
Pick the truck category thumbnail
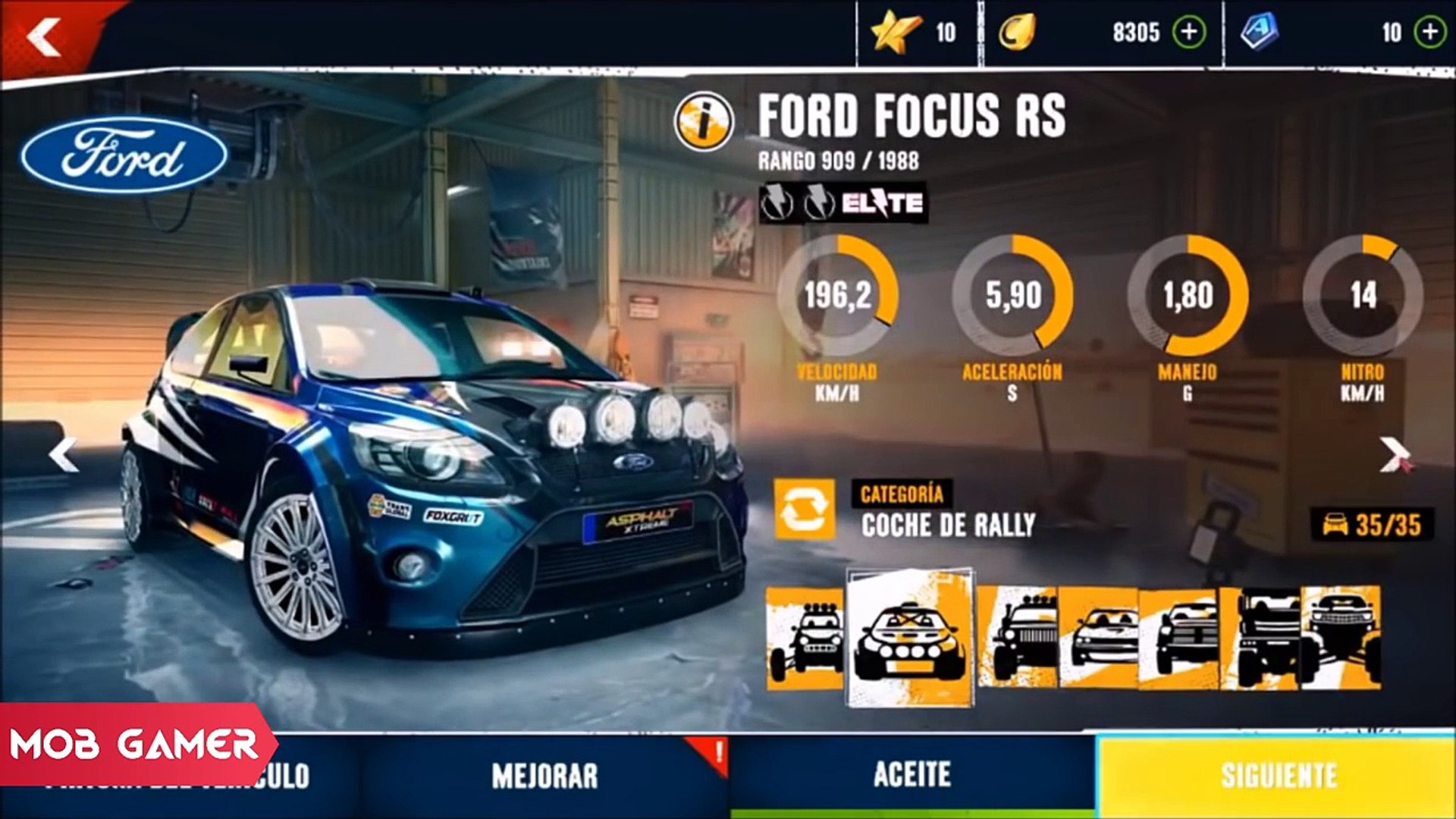(x=1260, y=639)
